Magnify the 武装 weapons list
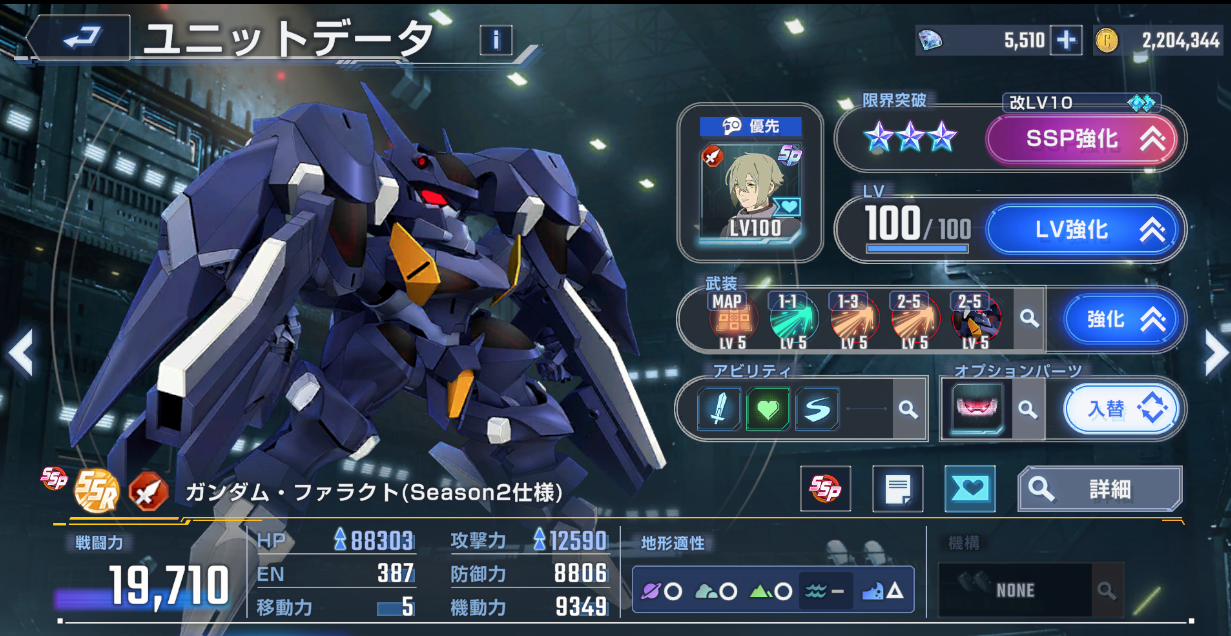The image size is (1231, 636). point(1028,319)
